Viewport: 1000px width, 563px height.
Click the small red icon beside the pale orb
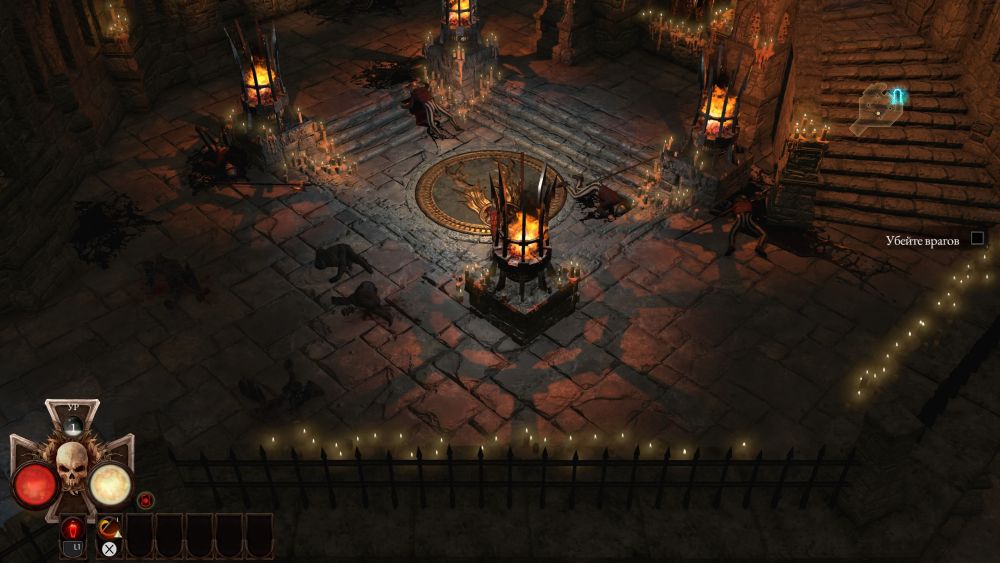point(146,499)
